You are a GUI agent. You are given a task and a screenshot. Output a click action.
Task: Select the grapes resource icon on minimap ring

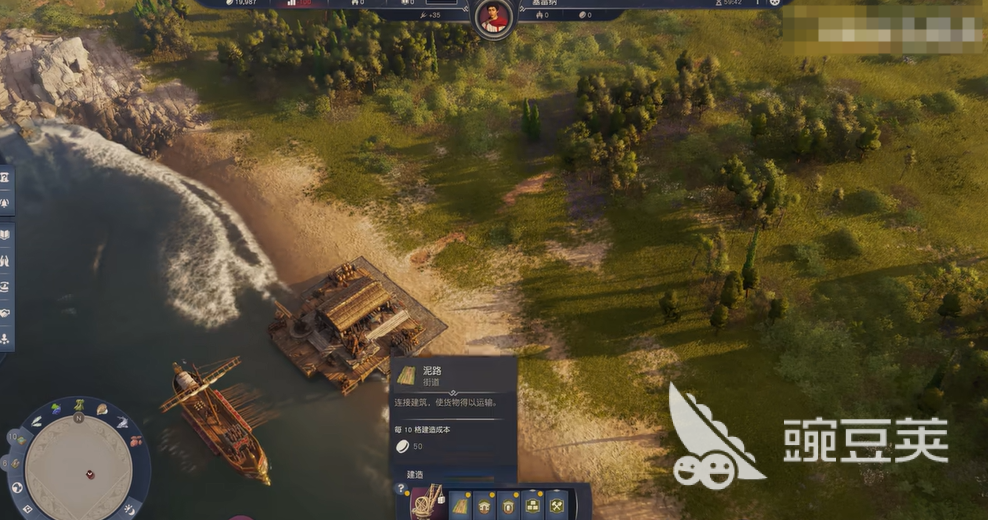pyautogui.click(x=56, y=408)
